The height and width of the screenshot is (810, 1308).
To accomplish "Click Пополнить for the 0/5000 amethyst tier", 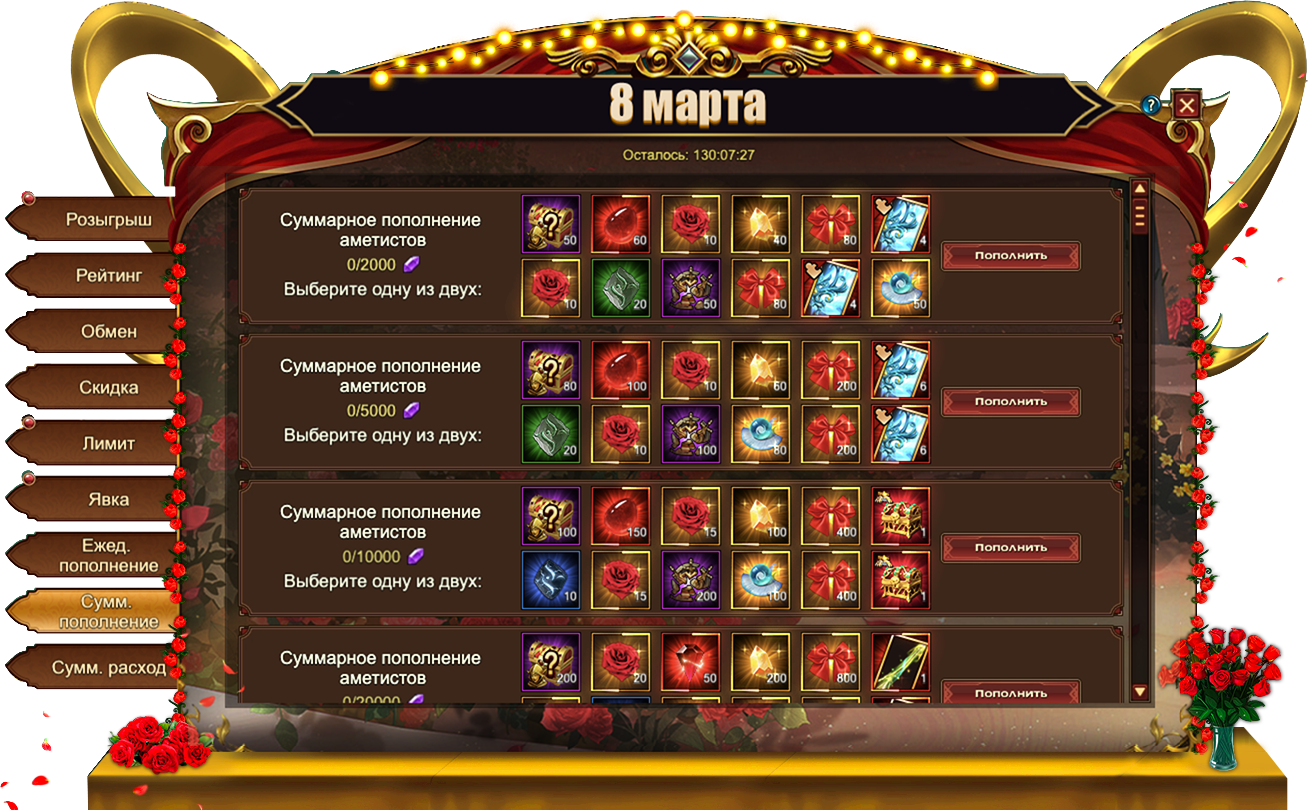I will point(1010,401).
